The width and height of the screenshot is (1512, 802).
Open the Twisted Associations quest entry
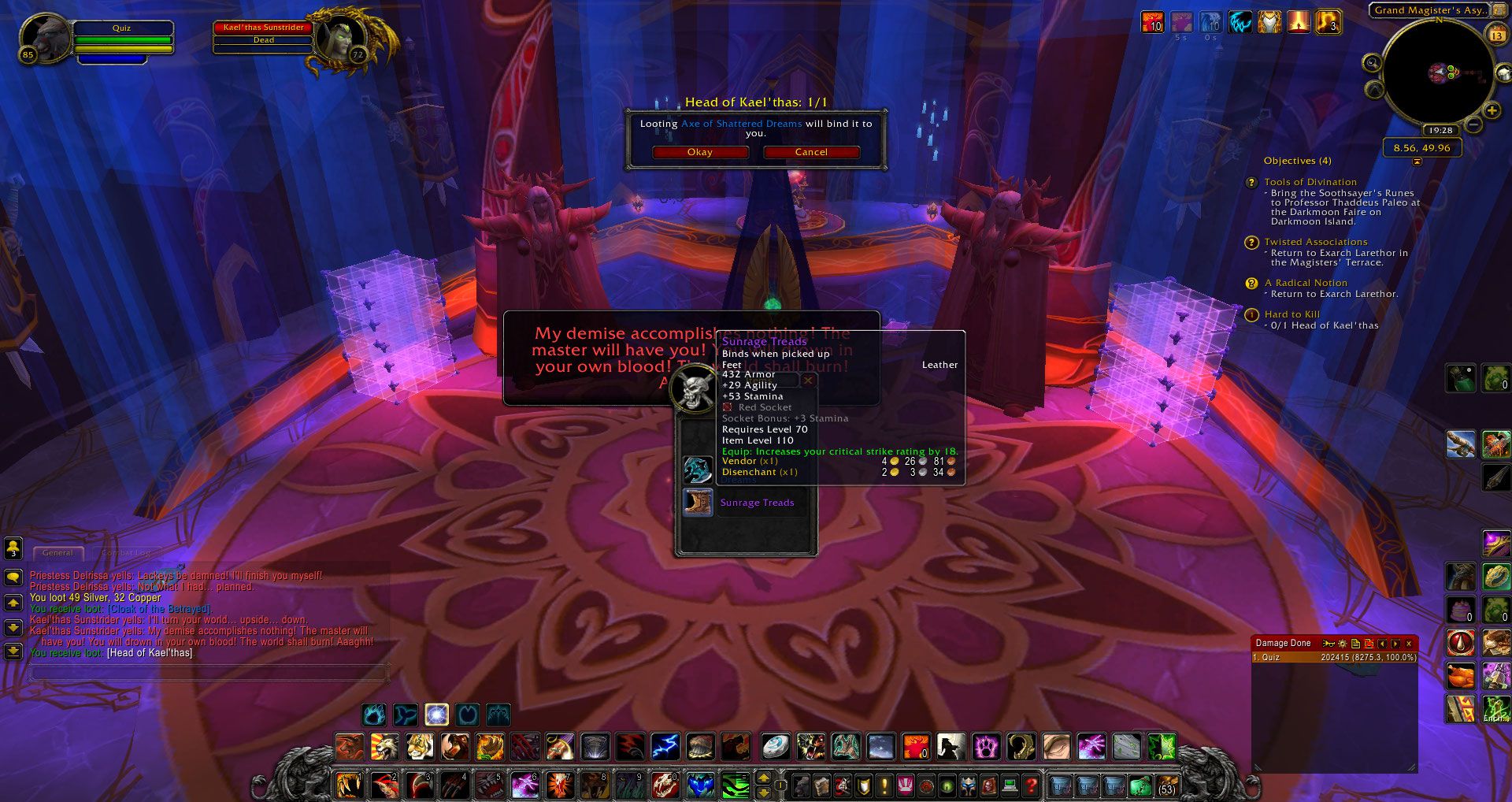(x=1315, y=242)
